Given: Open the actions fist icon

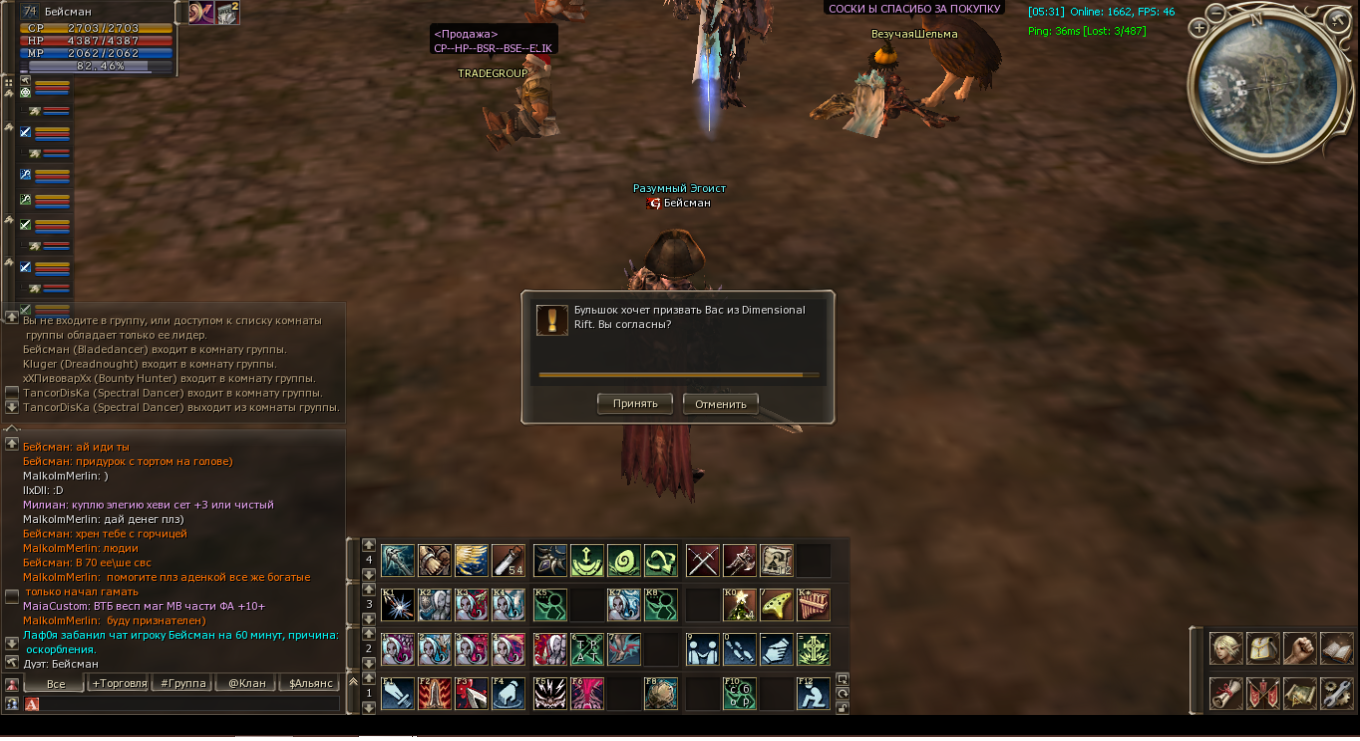Looking at the screenshot, I should coord(1300,649).
